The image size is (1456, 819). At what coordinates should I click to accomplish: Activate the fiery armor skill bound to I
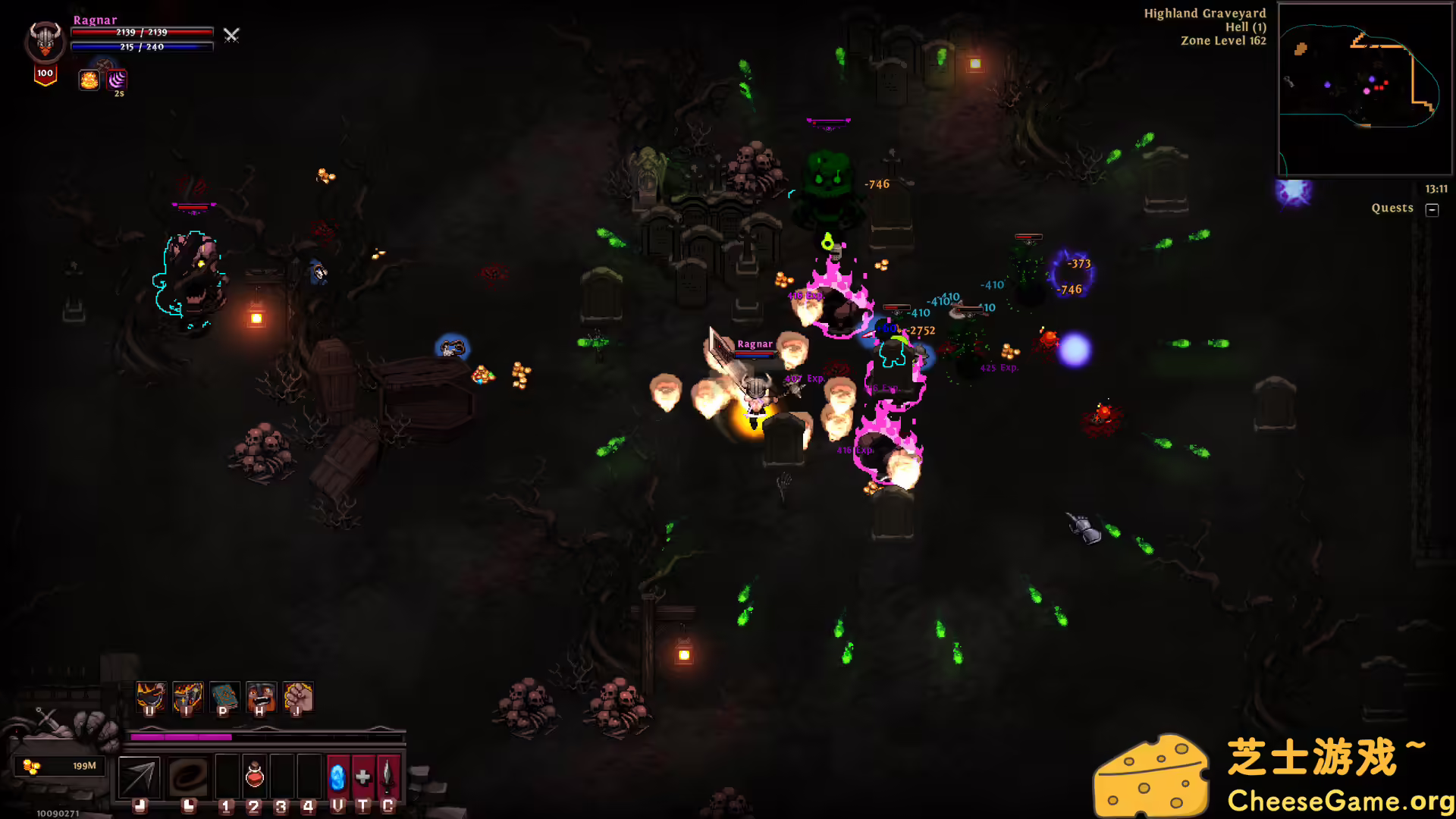tap(187, 696)
